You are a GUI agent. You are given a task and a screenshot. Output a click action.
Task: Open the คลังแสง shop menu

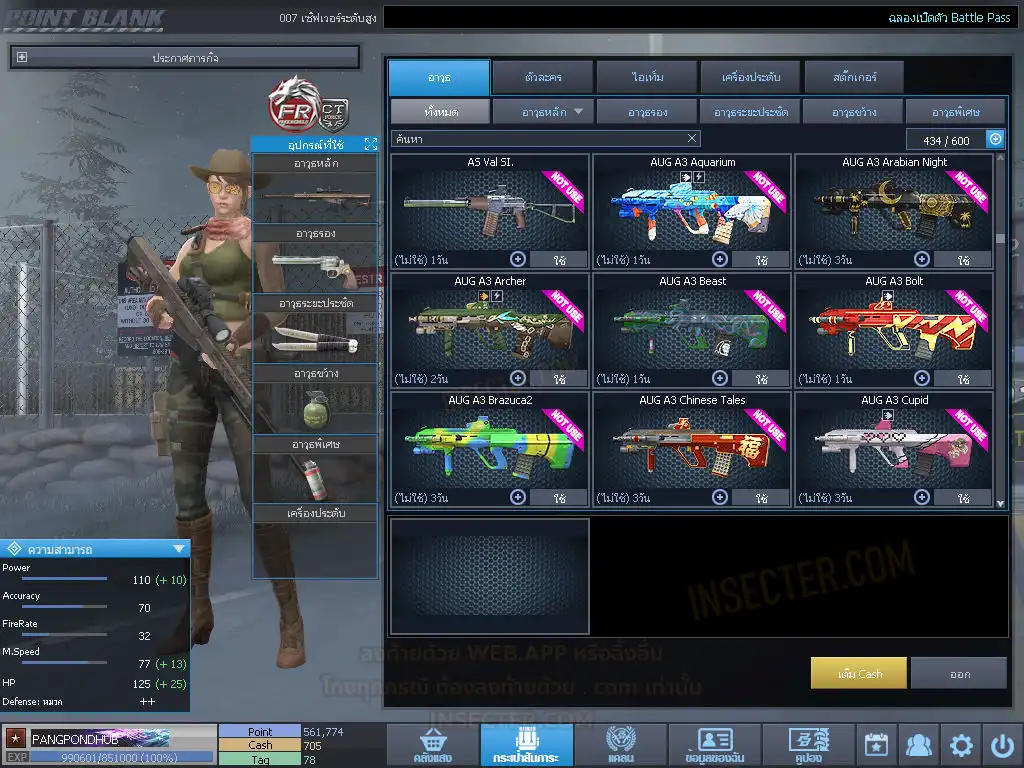tap(431, 745)
